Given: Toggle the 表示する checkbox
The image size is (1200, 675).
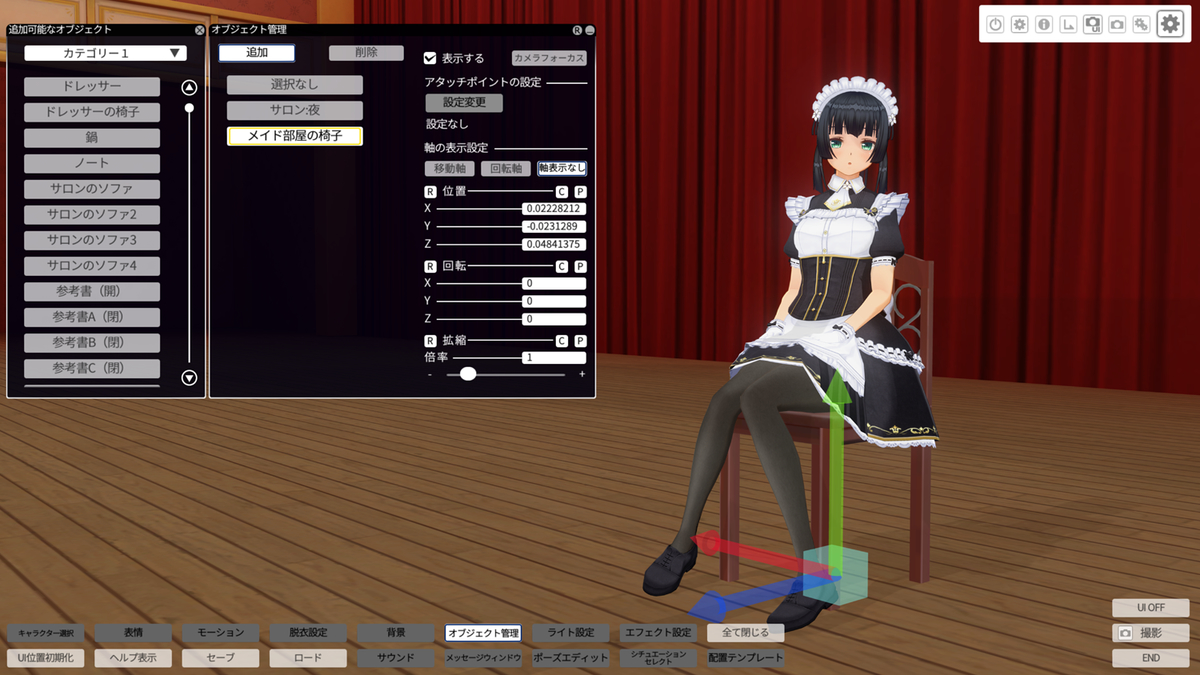Looking at the screenshot, I should (430, 58).
